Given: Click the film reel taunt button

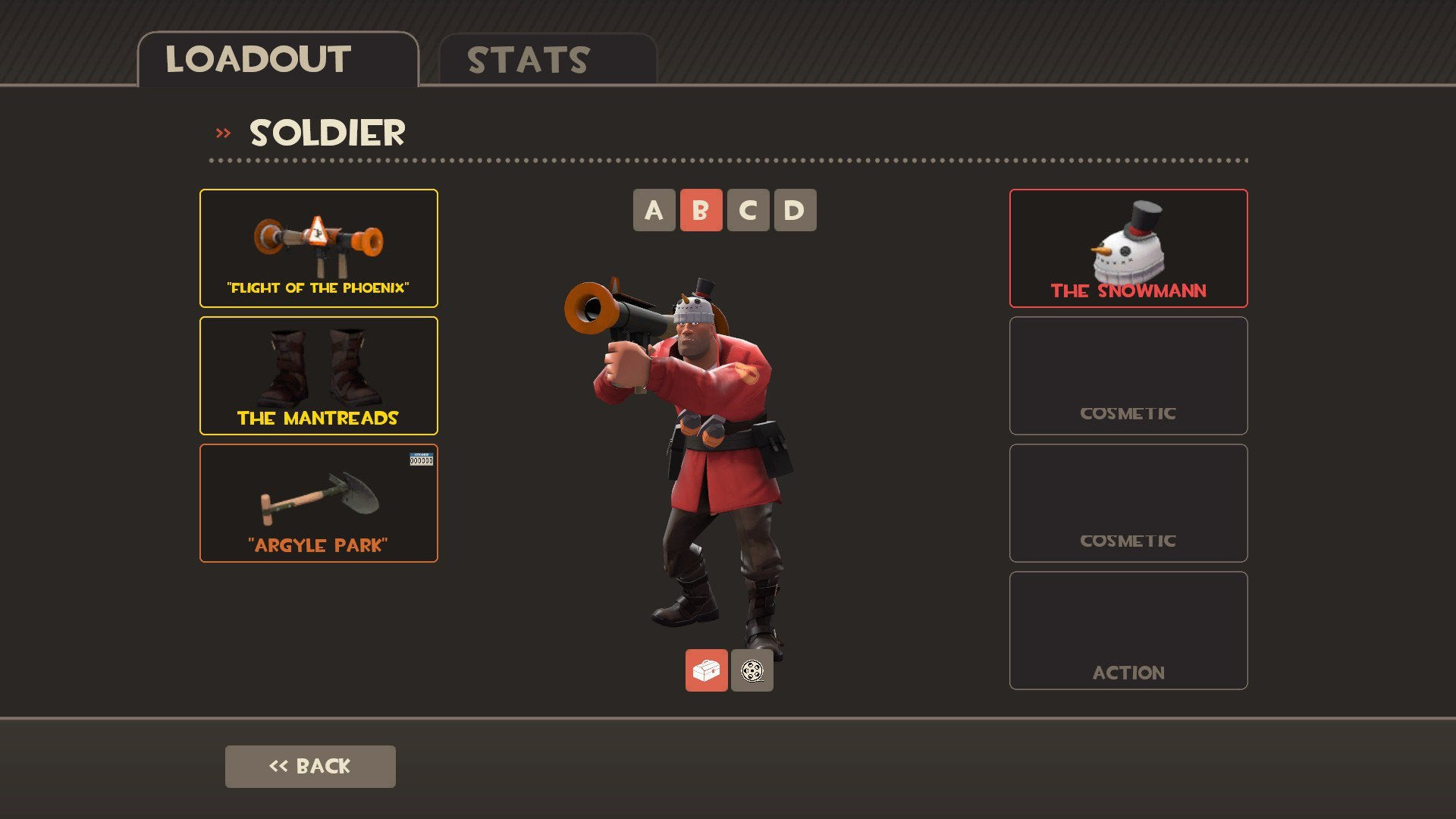Looking at the screenshot, I should pyautogui.click(x=752, y=670).
